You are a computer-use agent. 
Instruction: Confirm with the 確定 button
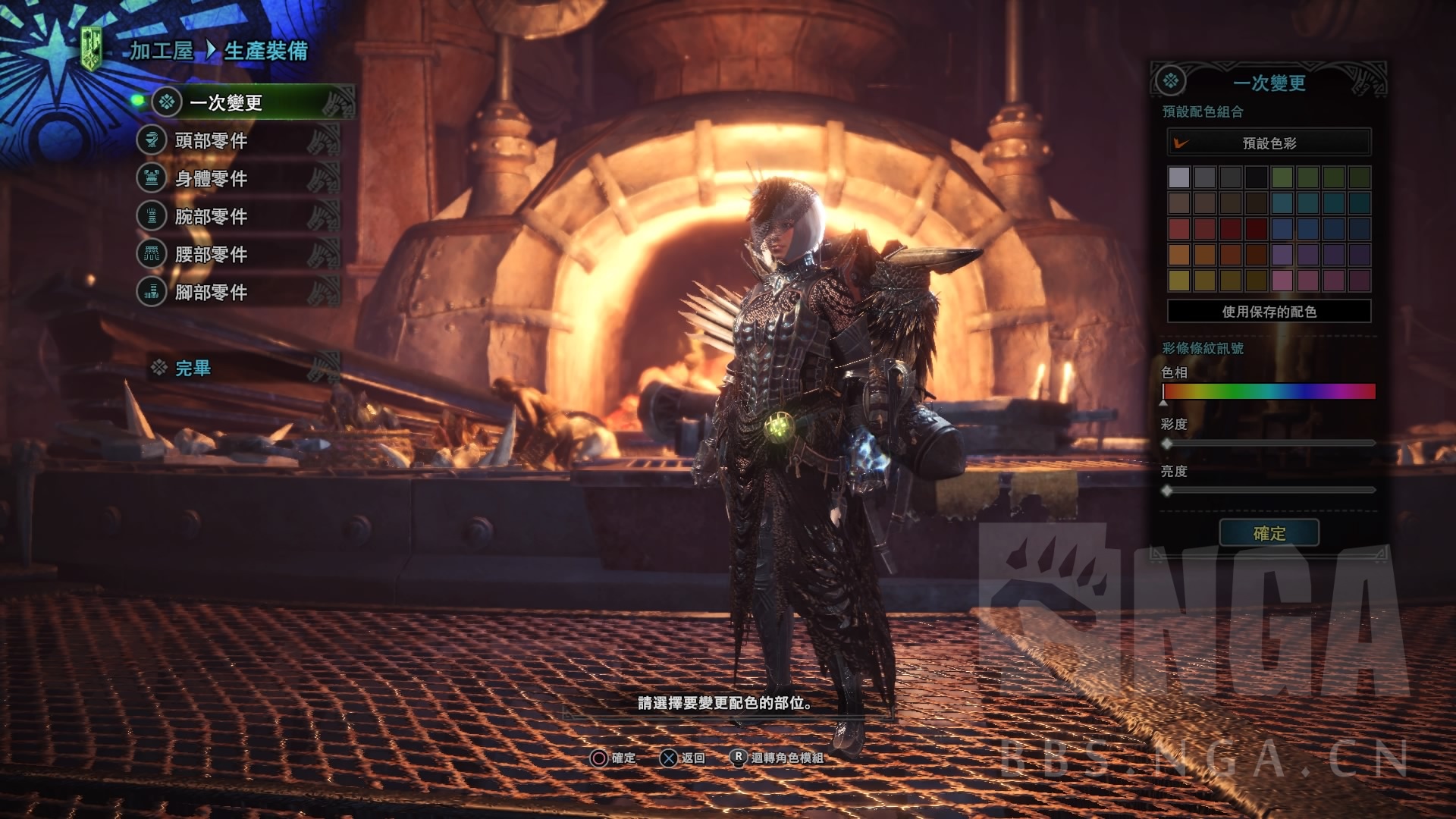[1269, 533]
